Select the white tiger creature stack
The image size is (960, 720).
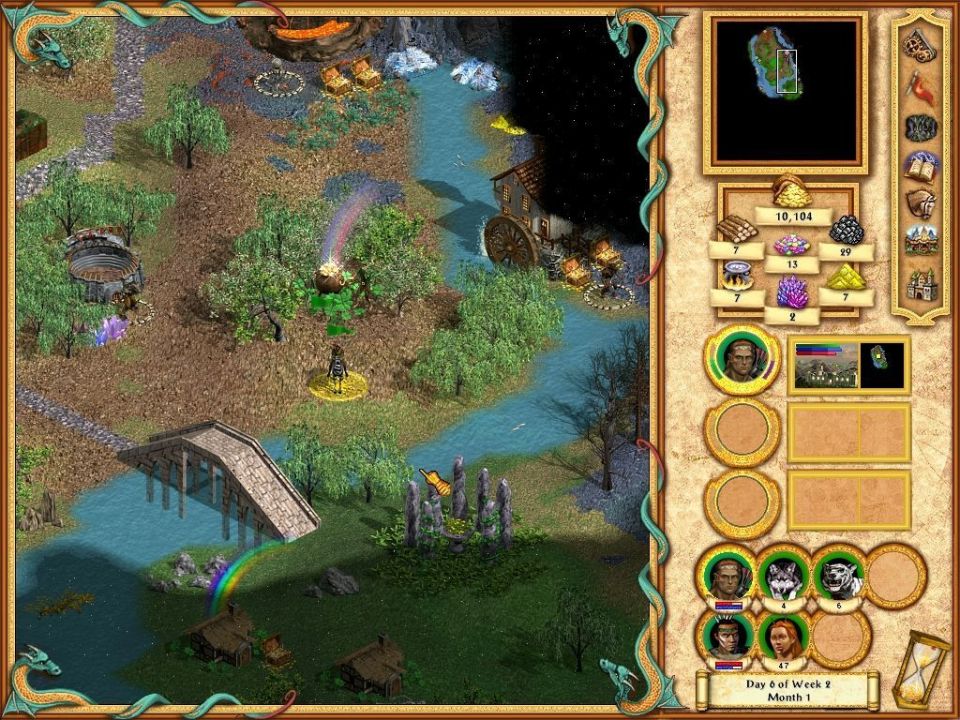(x=838, y=576)
